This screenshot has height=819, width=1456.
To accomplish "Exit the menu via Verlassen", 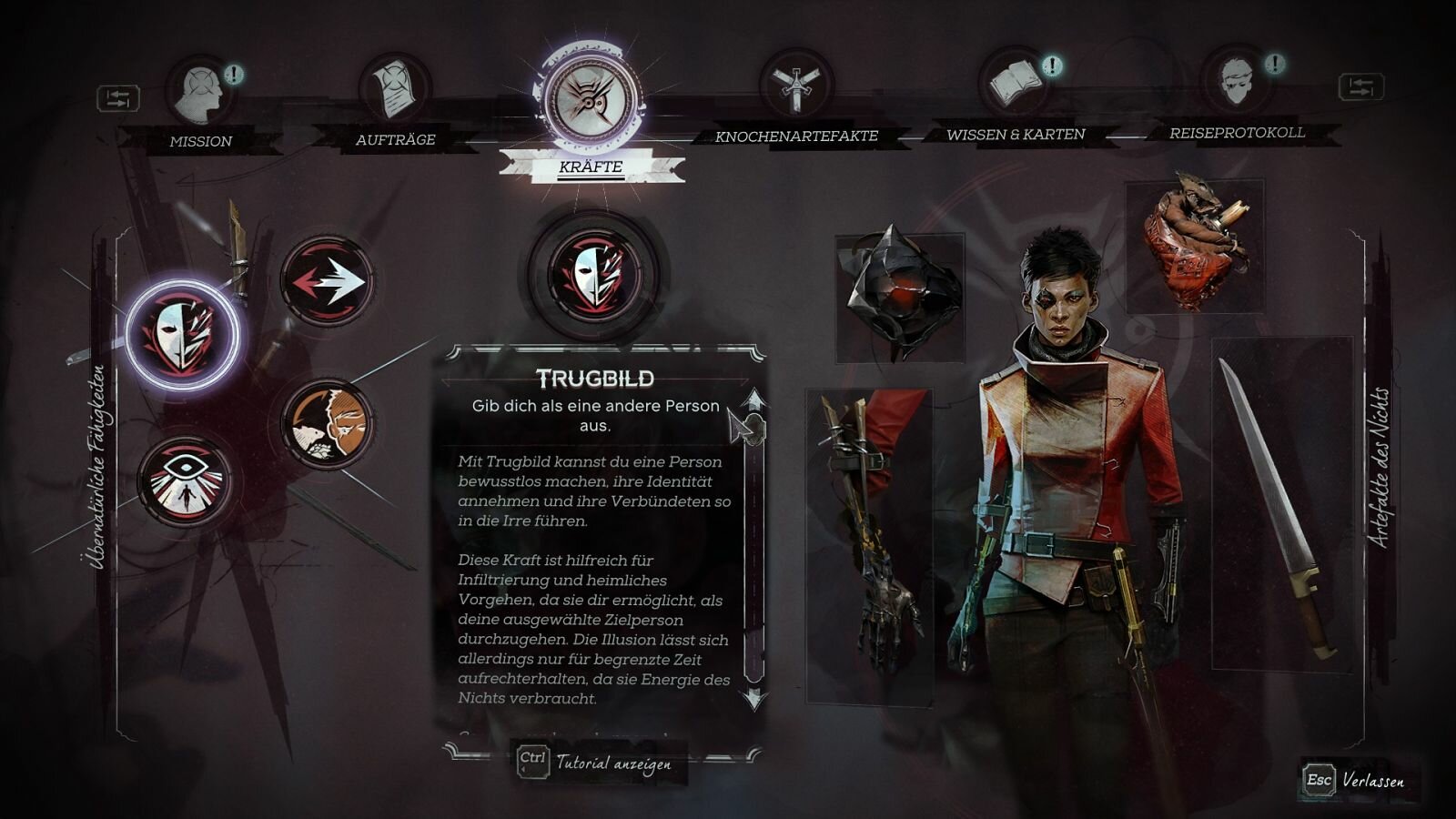I will [1356, 781].
